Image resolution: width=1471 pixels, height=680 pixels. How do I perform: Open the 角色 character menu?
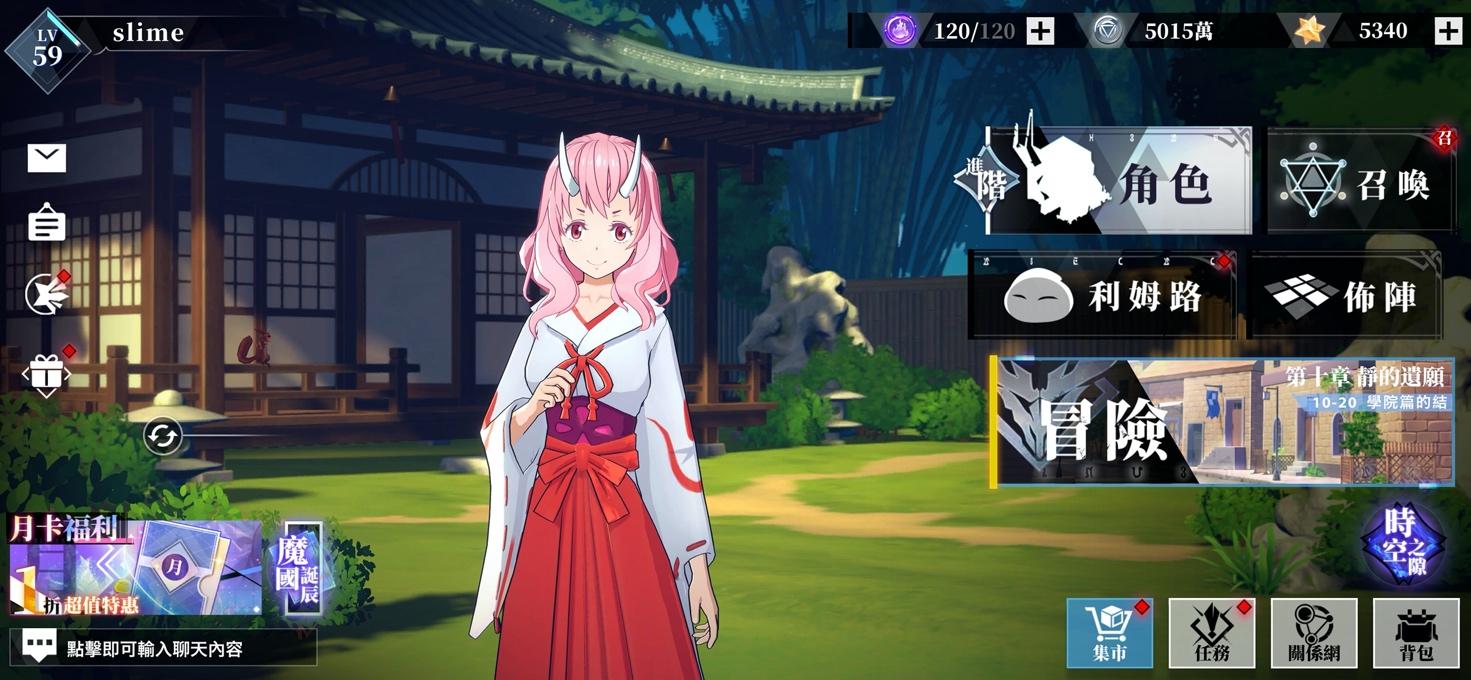click(x=1118, y=182)
